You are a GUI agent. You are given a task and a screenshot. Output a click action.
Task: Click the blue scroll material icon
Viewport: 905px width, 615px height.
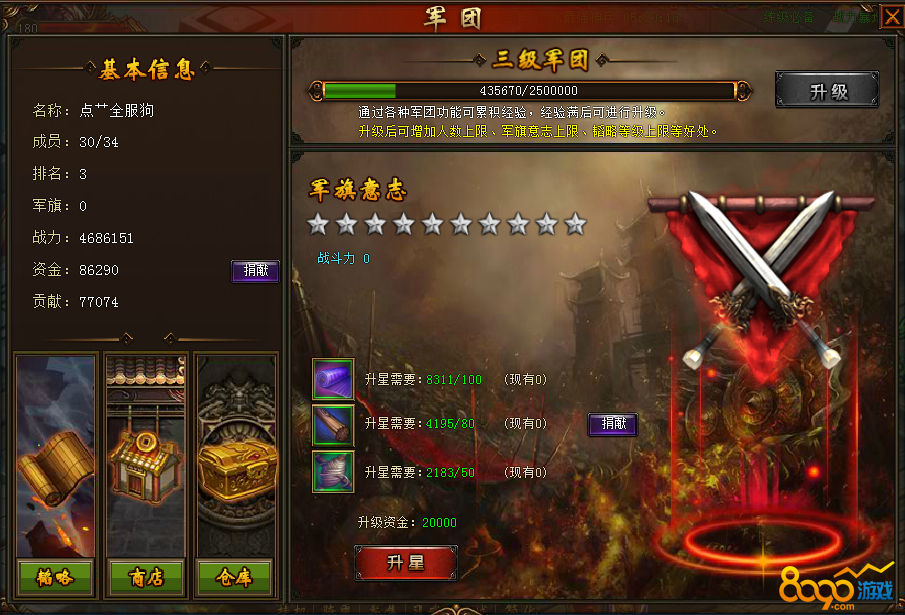[333, 424]
